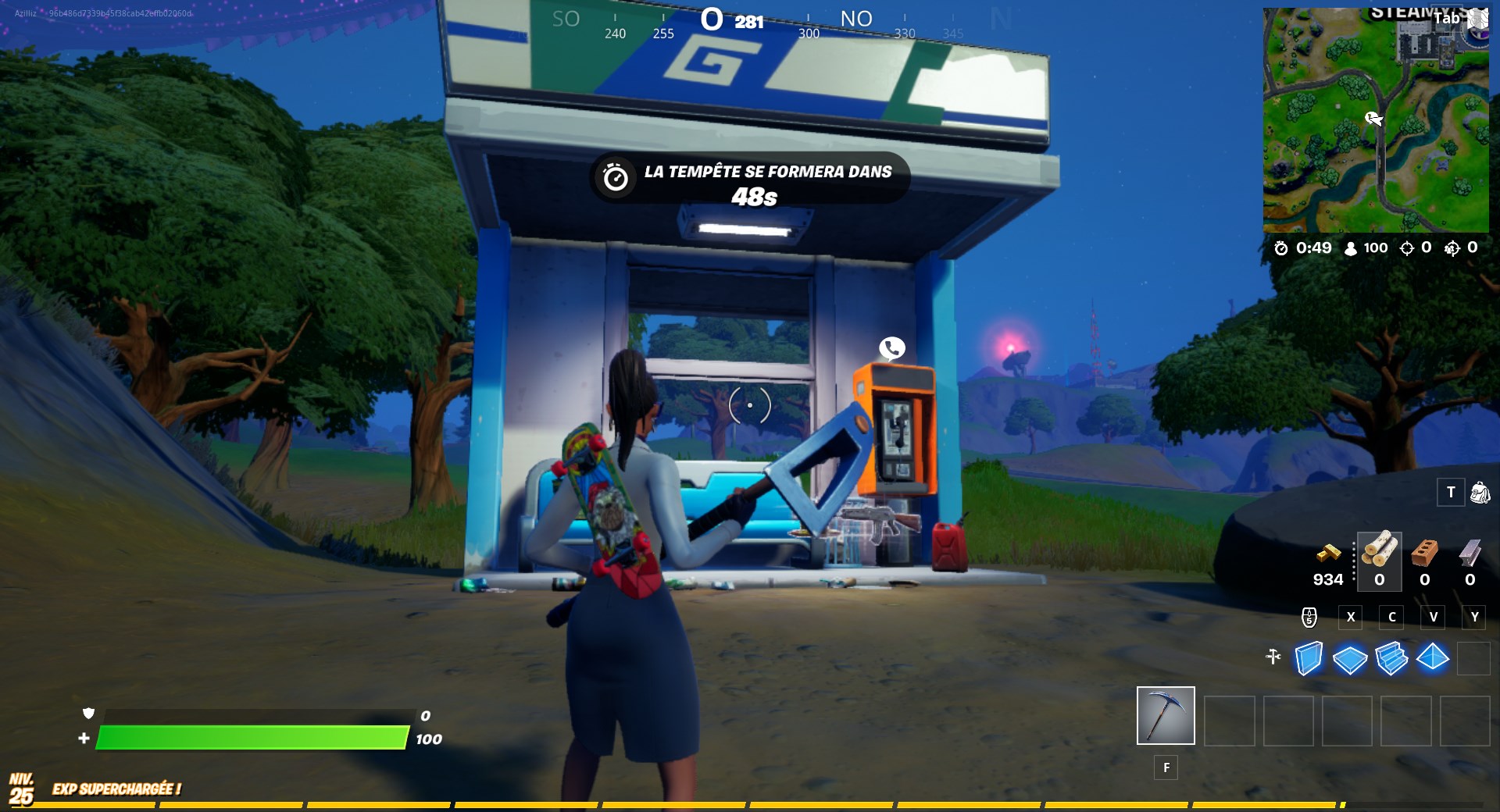Click the backpack icon beside Tab
Screen dimensions: 1500x812
tap(1476, 17)
